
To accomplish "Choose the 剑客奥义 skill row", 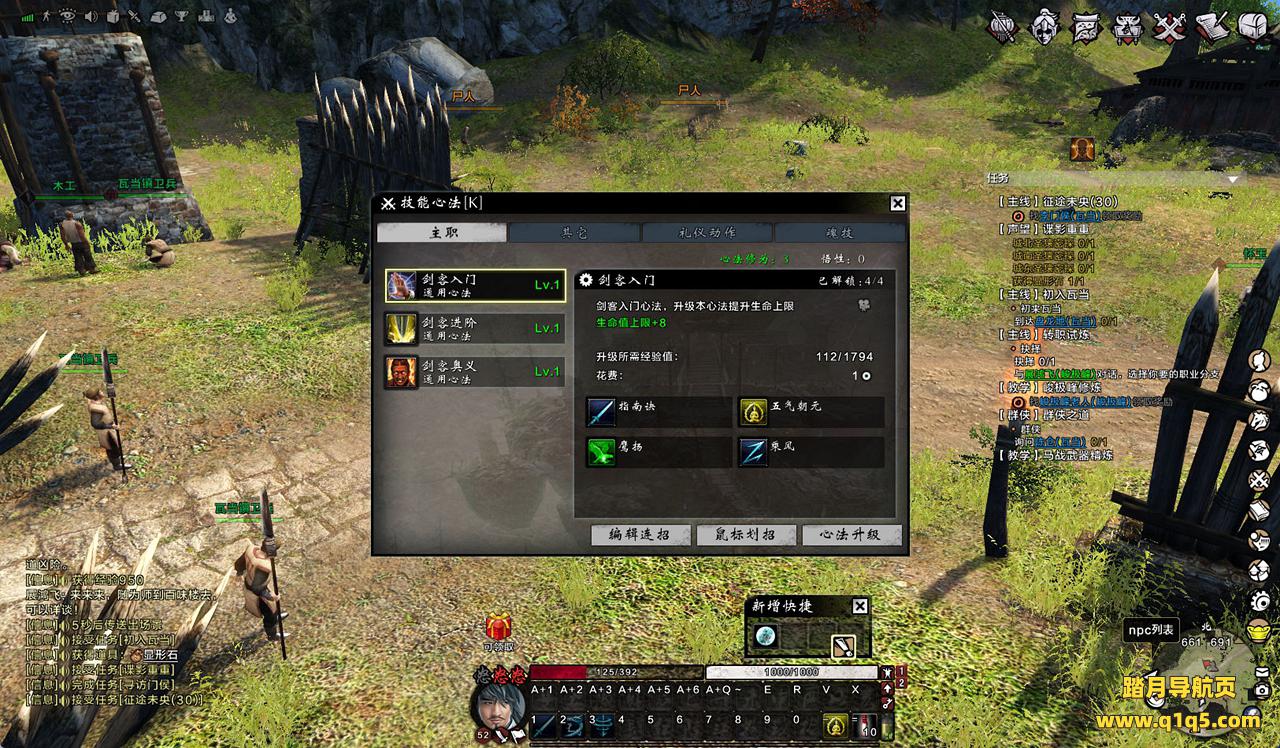I will coord(475,371).
